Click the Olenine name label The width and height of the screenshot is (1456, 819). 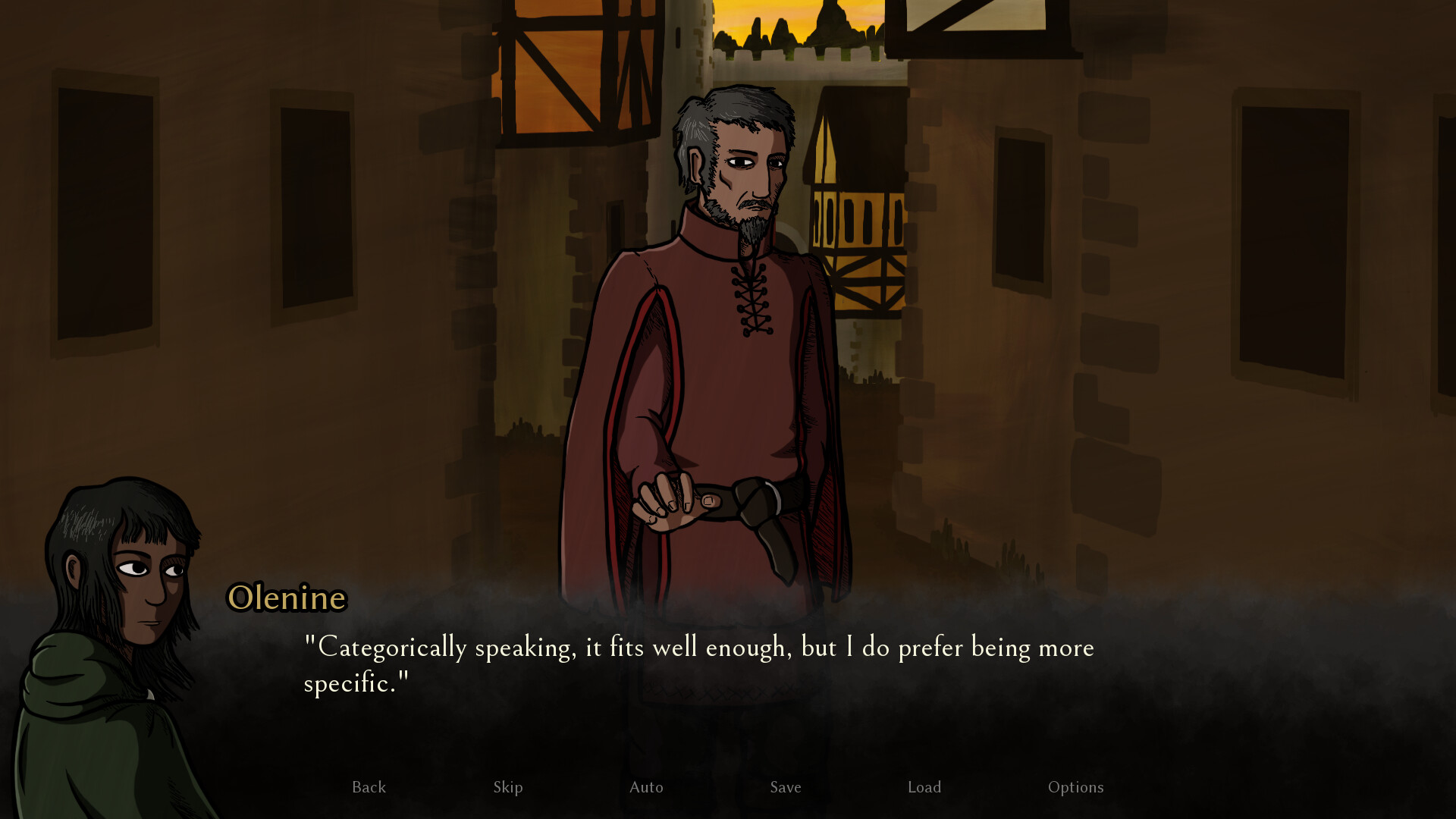(287, 599)
